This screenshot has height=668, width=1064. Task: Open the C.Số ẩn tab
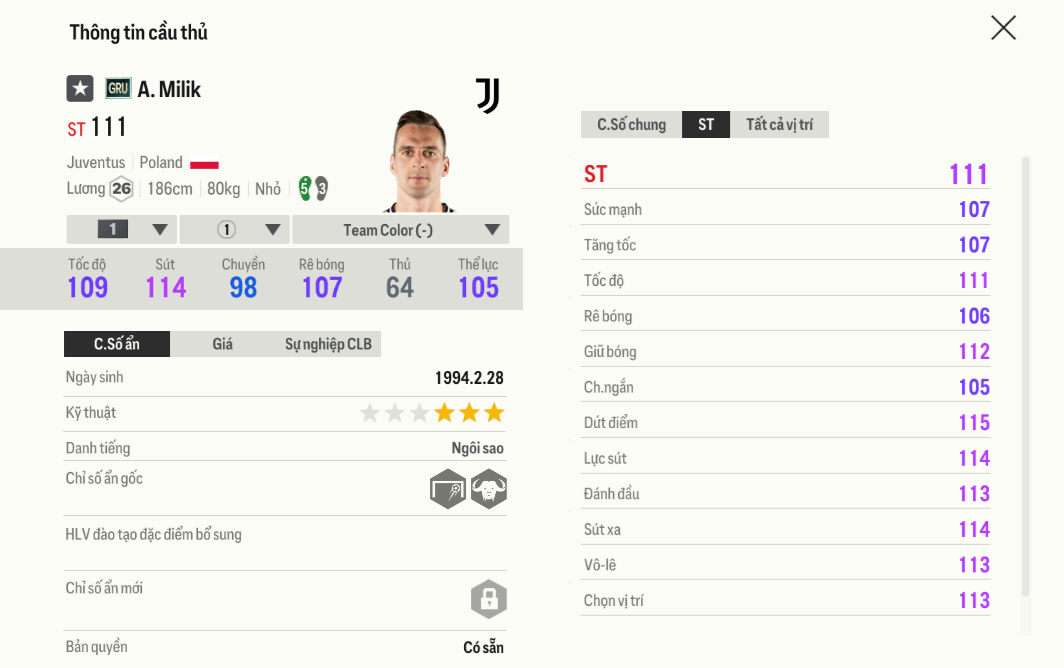click(x=117, y=344)
